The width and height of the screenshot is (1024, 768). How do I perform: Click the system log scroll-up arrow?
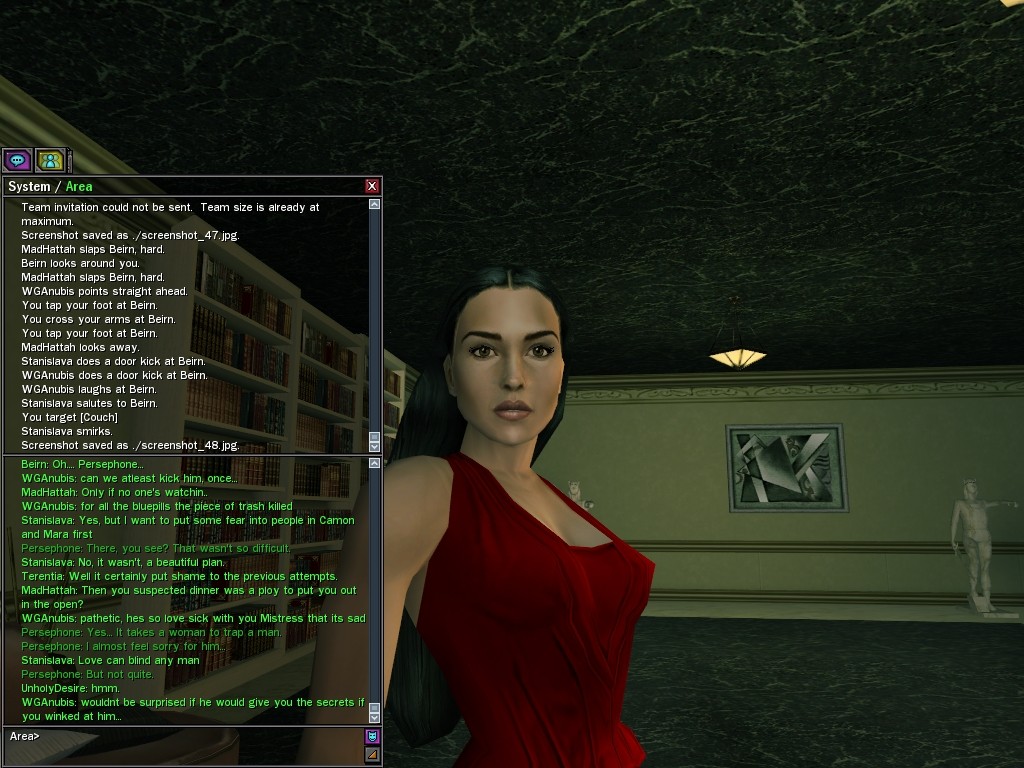click(375, 204)
